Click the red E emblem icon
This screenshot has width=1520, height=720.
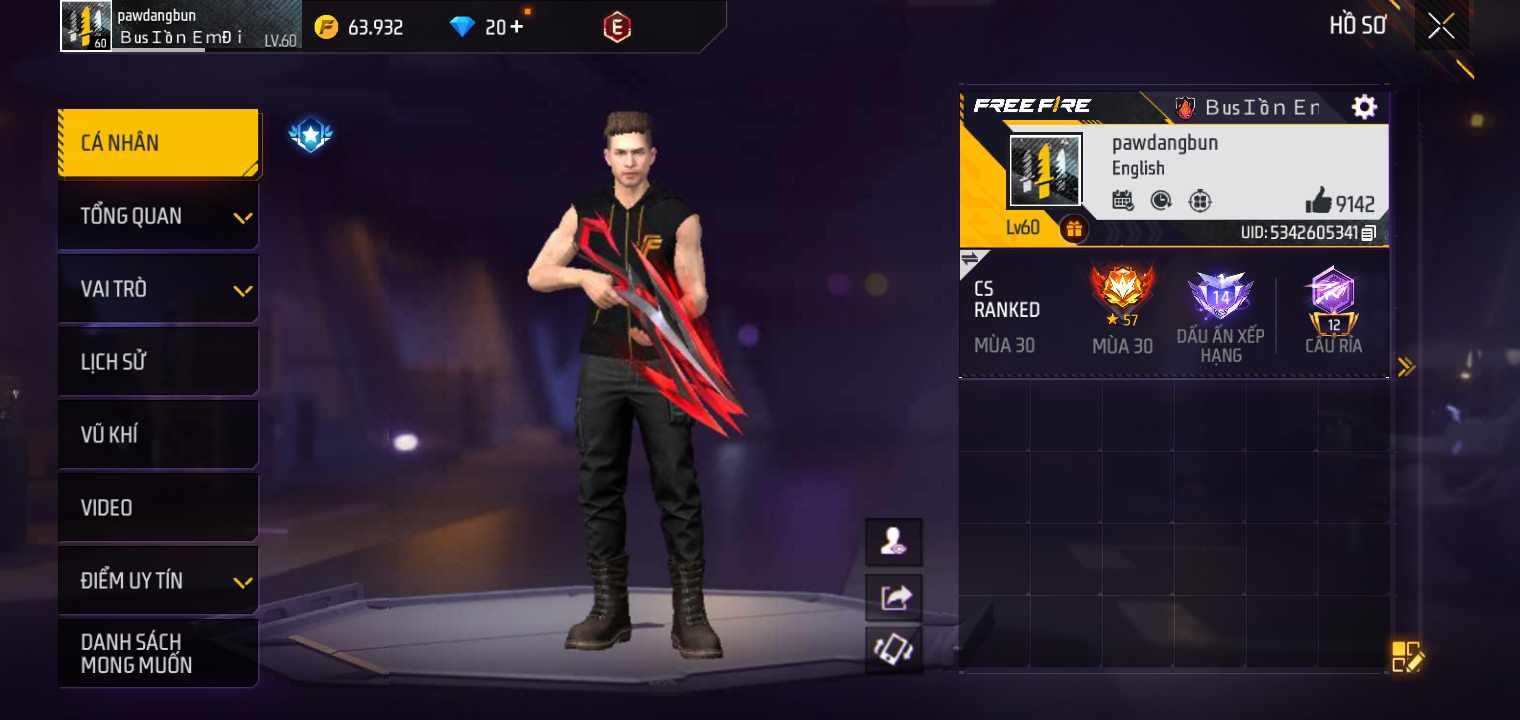617,27
